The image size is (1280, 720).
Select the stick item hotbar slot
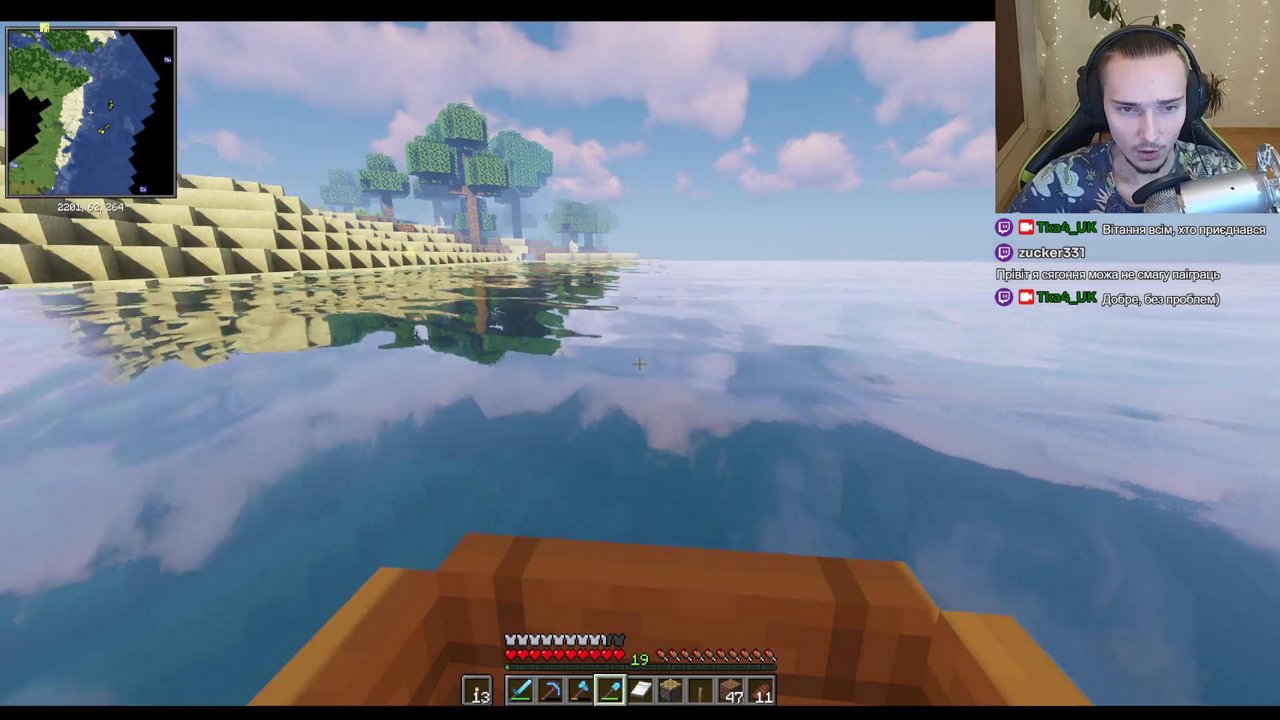(700, 690)
